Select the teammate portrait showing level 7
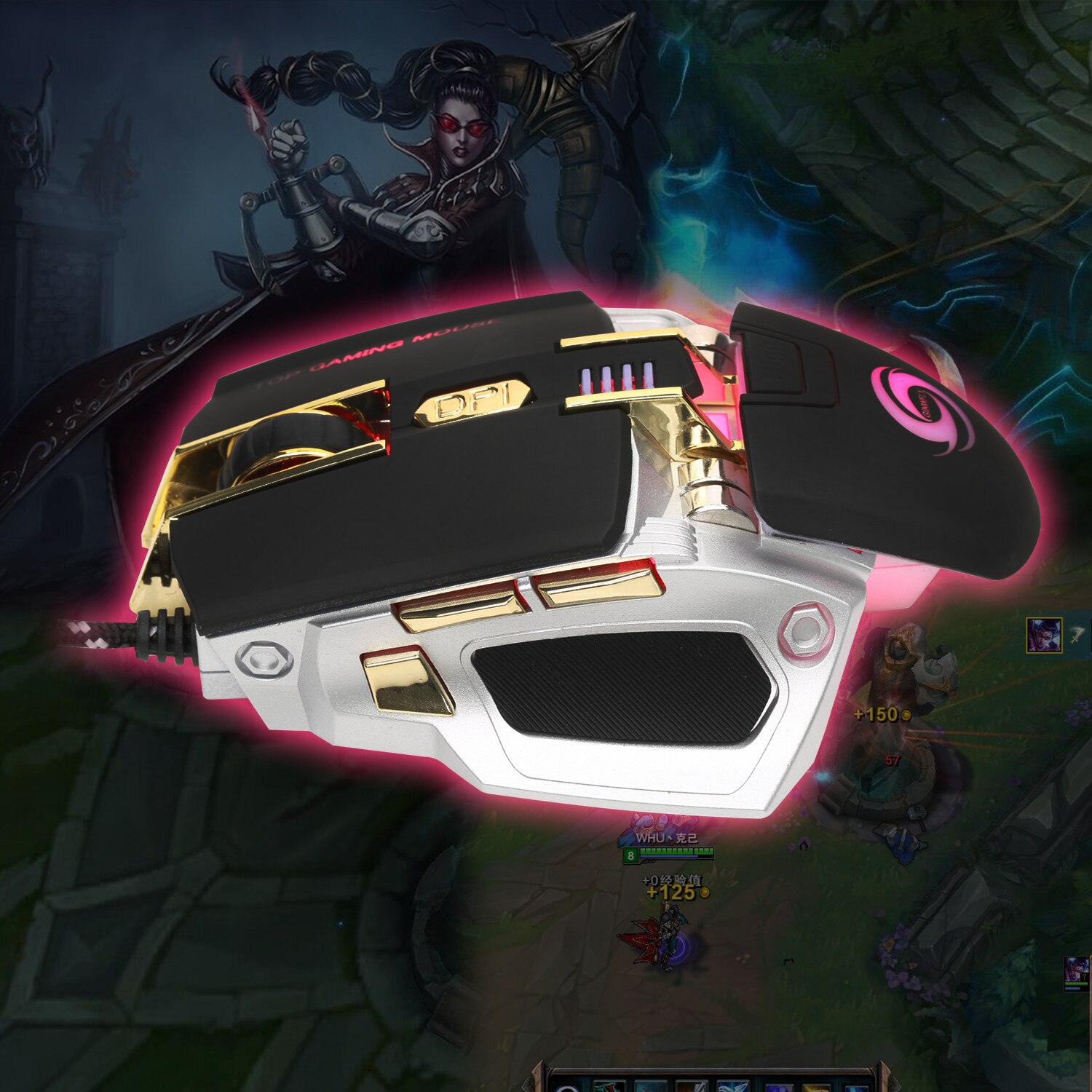Screen dimensions: 1092x1092 [x=1077, y=973]
